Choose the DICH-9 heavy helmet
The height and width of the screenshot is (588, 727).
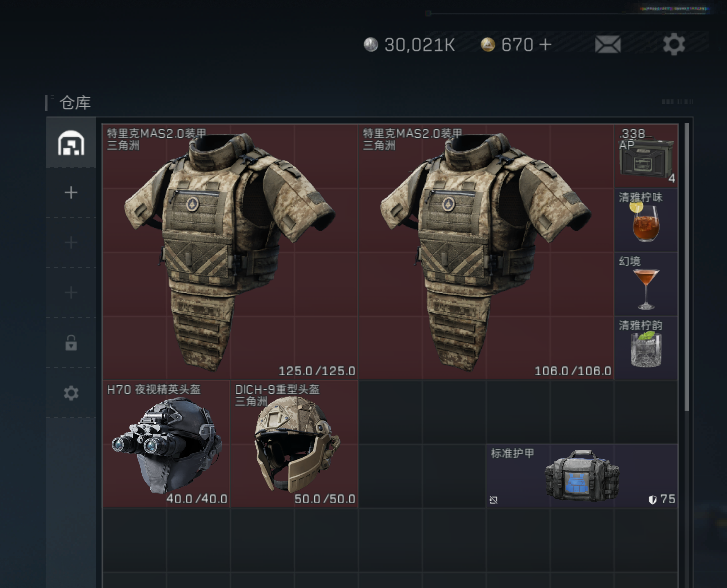pyautogui.click(x=294, y=444)
